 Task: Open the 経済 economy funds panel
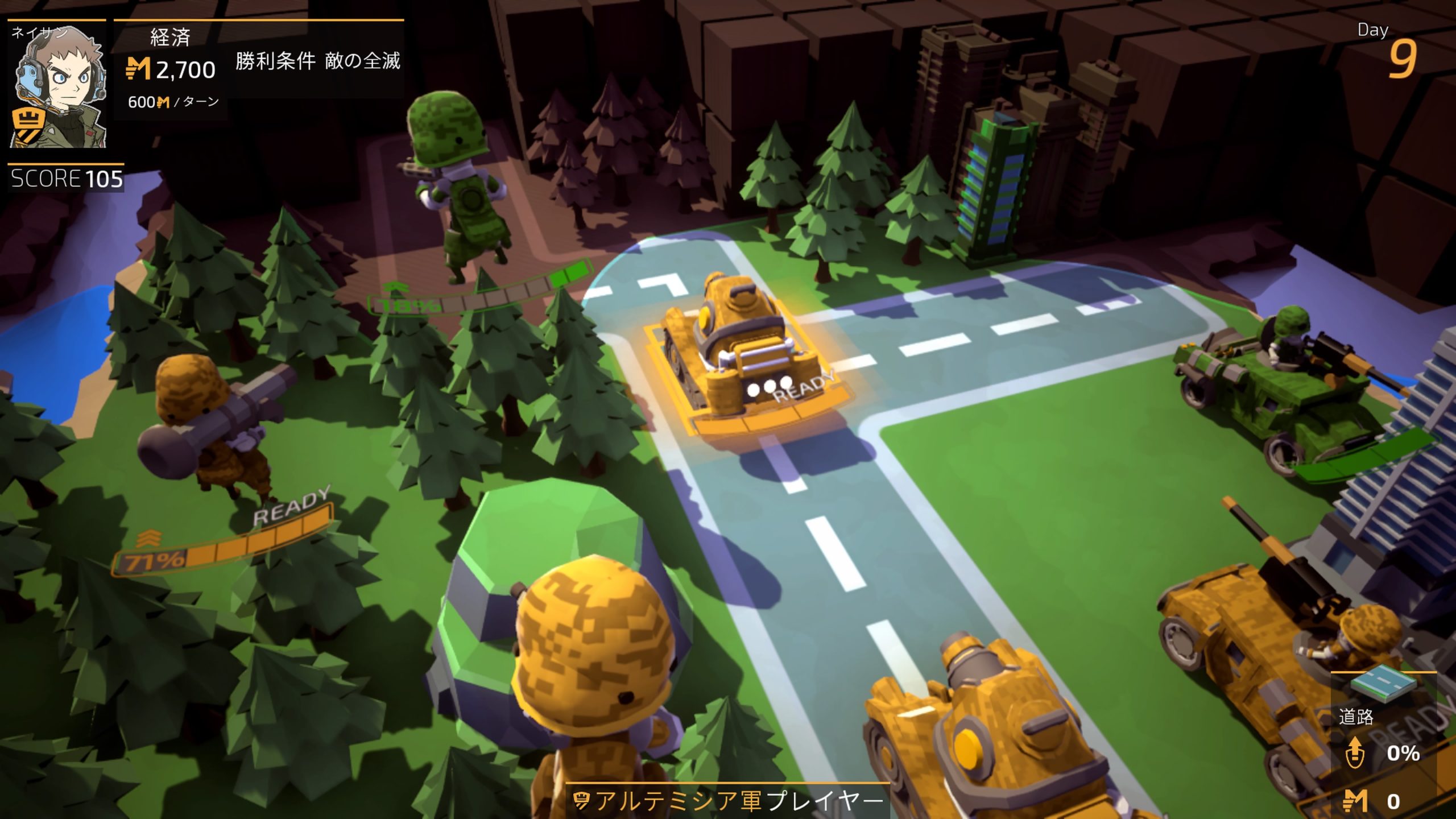pos(171,69)
